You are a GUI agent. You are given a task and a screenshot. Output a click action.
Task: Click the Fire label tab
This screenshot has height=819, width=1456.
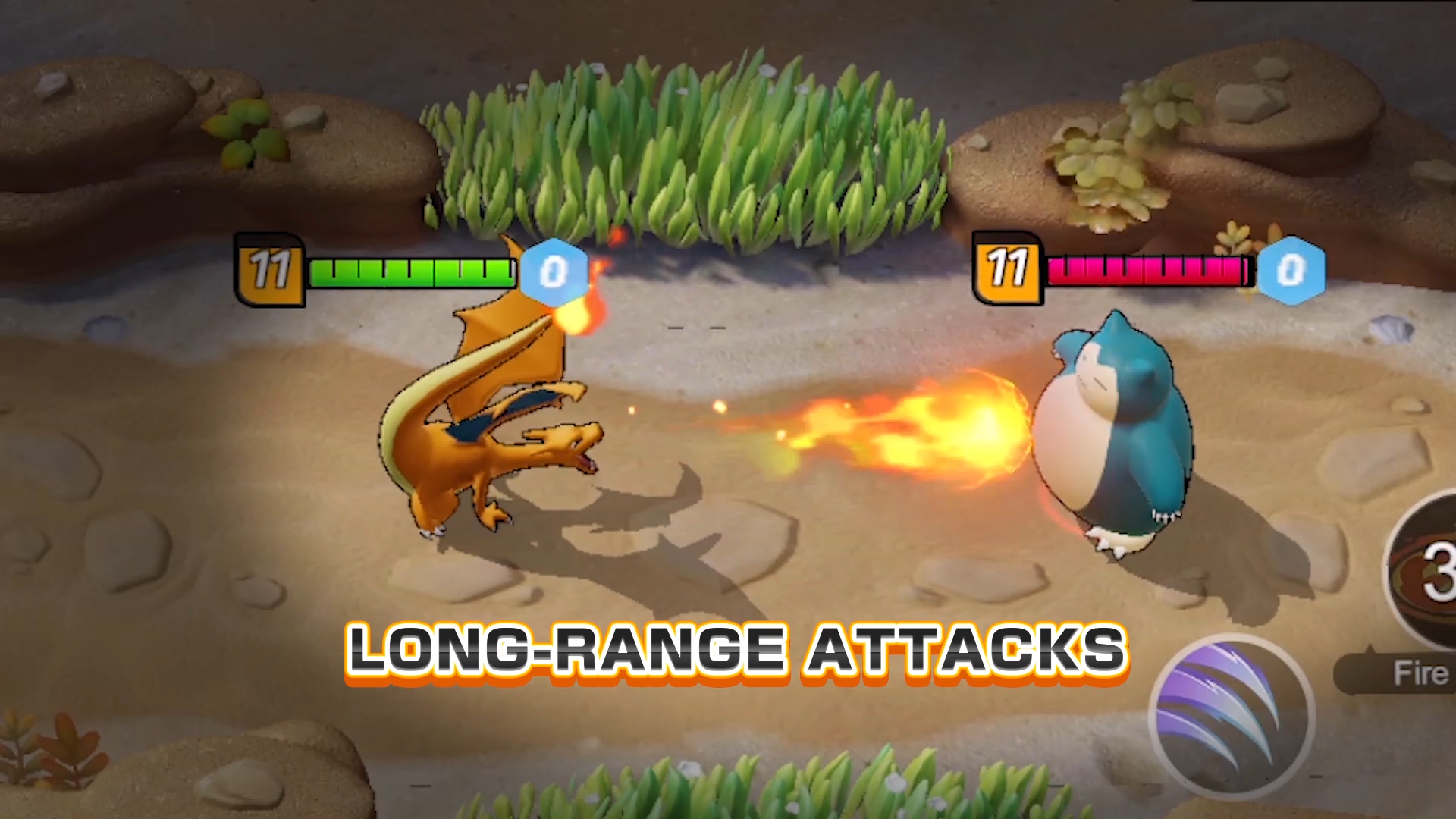(x=1422, y=673)
